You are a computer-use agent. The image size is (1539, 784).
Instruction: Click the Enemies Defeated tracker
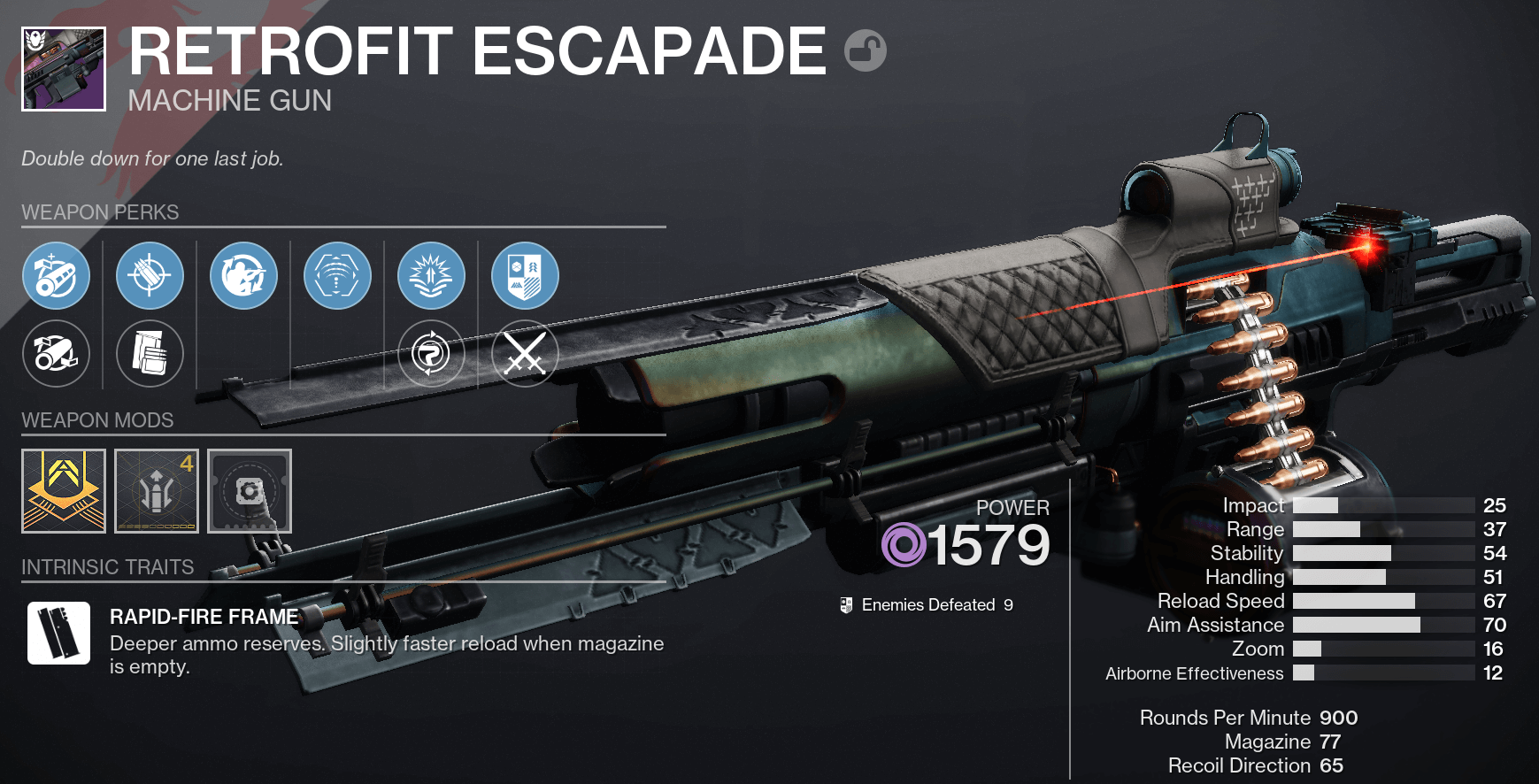(x=926, y=604)
